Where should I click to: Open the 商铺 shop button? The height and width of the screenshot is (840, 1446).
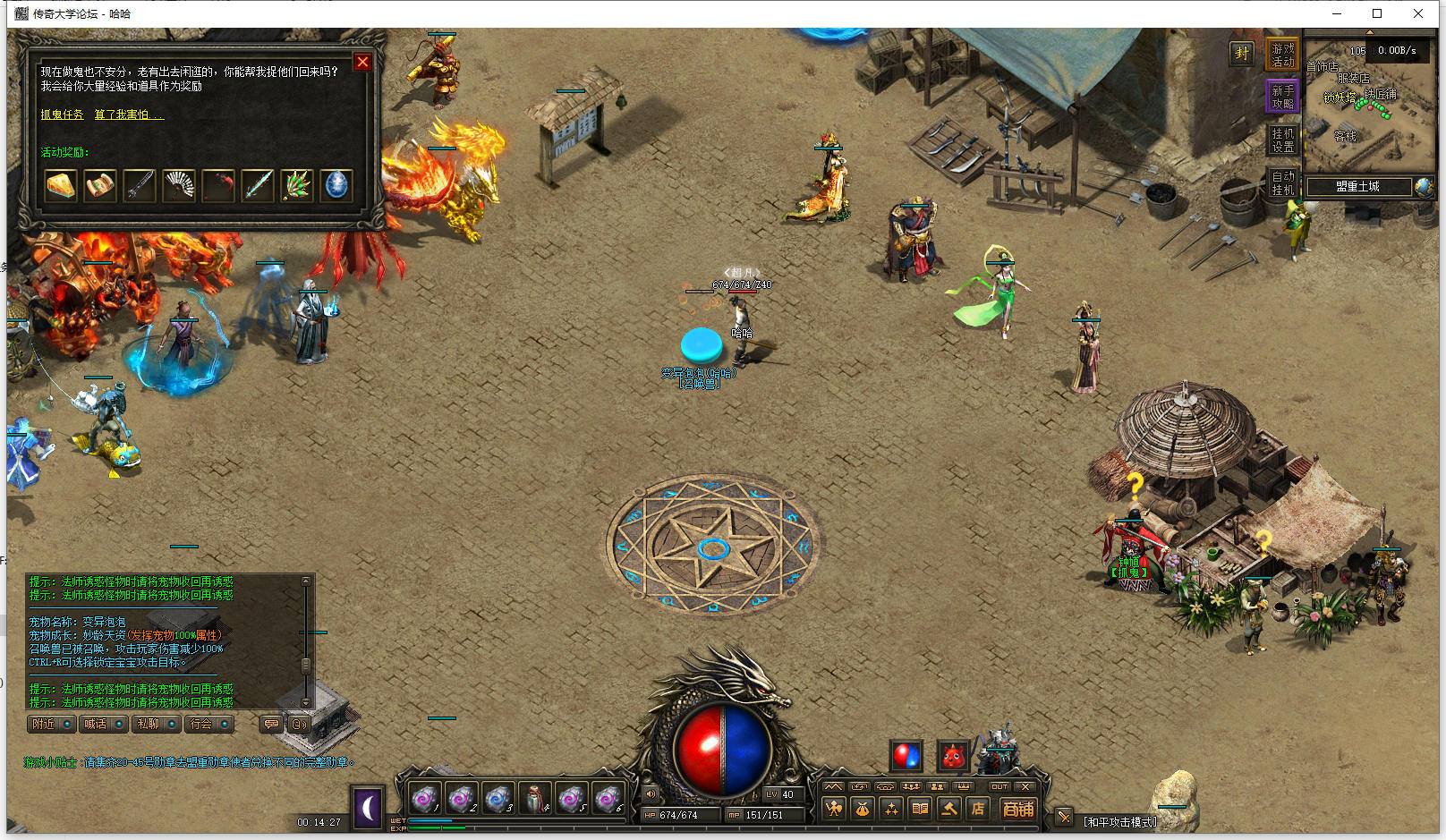tap(1017, 809)
